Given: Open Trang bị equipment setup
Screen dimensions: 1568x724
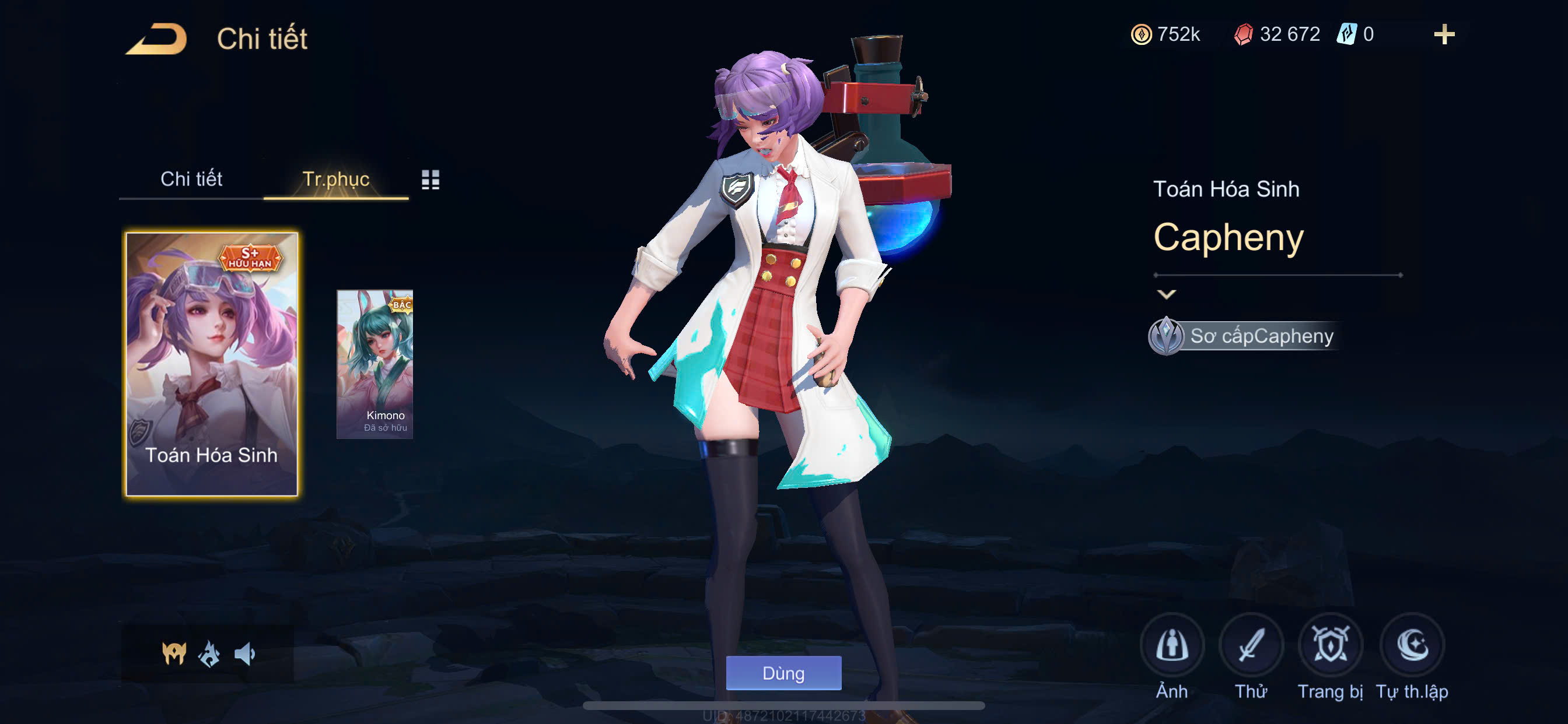Looking at the screenshot, I should point(1330,645).
